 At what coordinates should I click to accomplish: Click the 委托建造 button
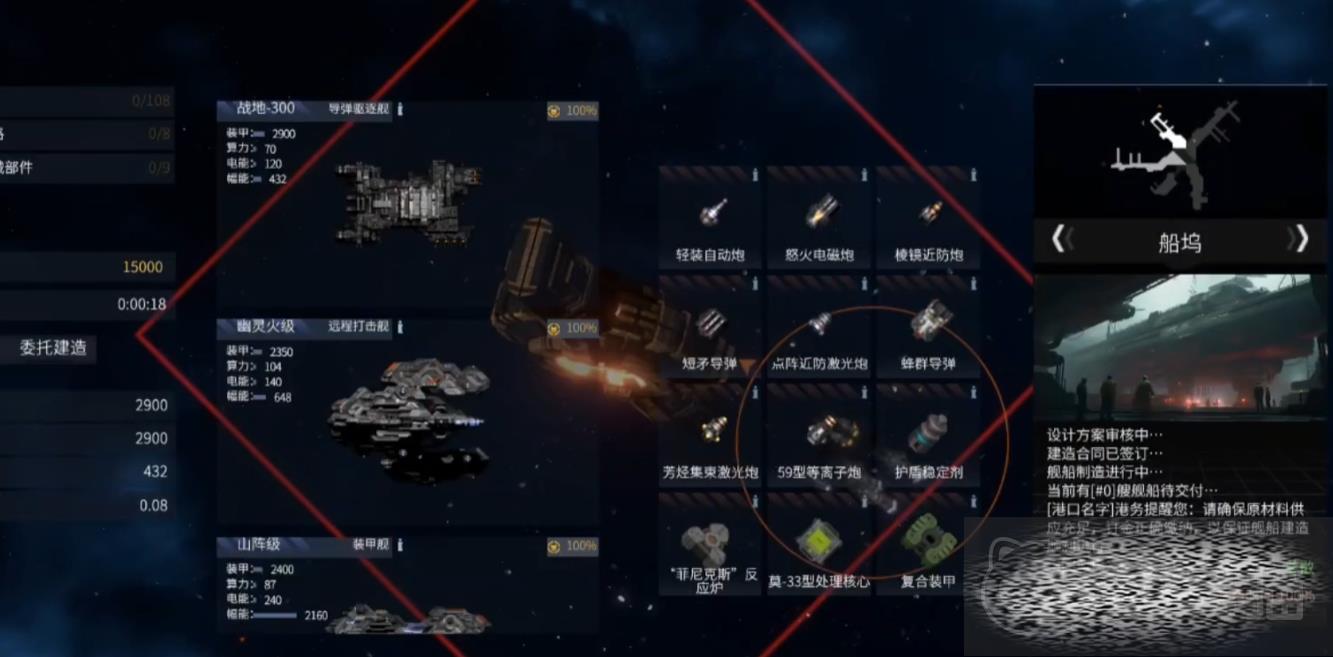pyautogui.click(x=53, y=348)
